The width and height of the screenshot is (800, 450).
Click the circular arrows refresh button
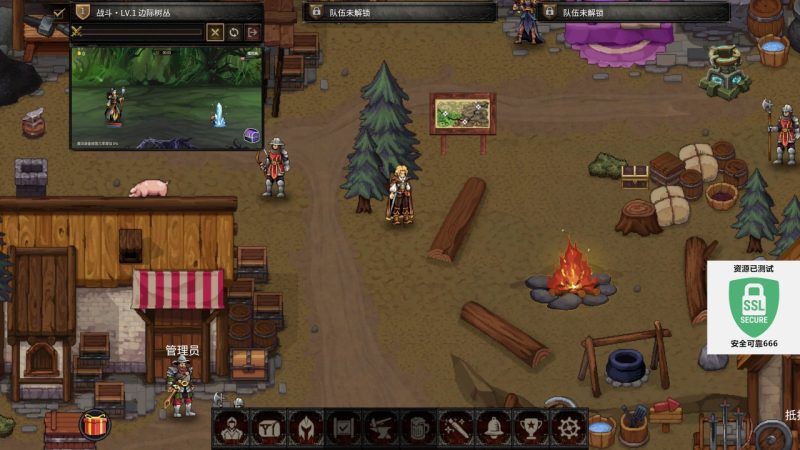click(x=234, y=32)
